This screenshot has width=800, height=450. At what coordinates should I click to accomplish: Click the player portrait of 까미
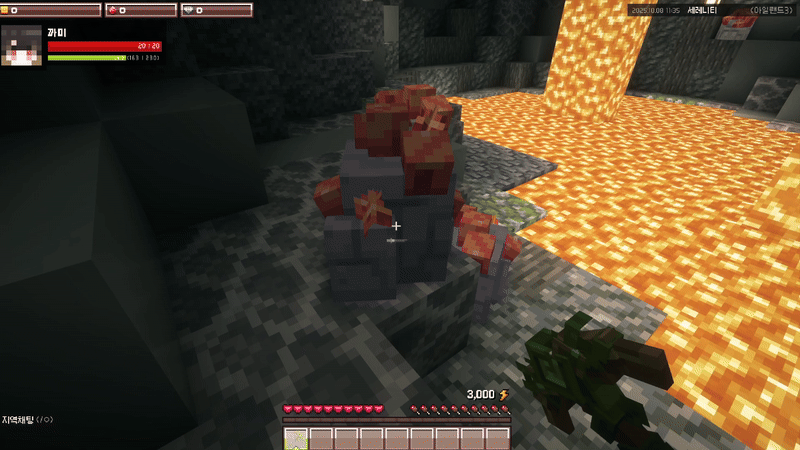22,46
